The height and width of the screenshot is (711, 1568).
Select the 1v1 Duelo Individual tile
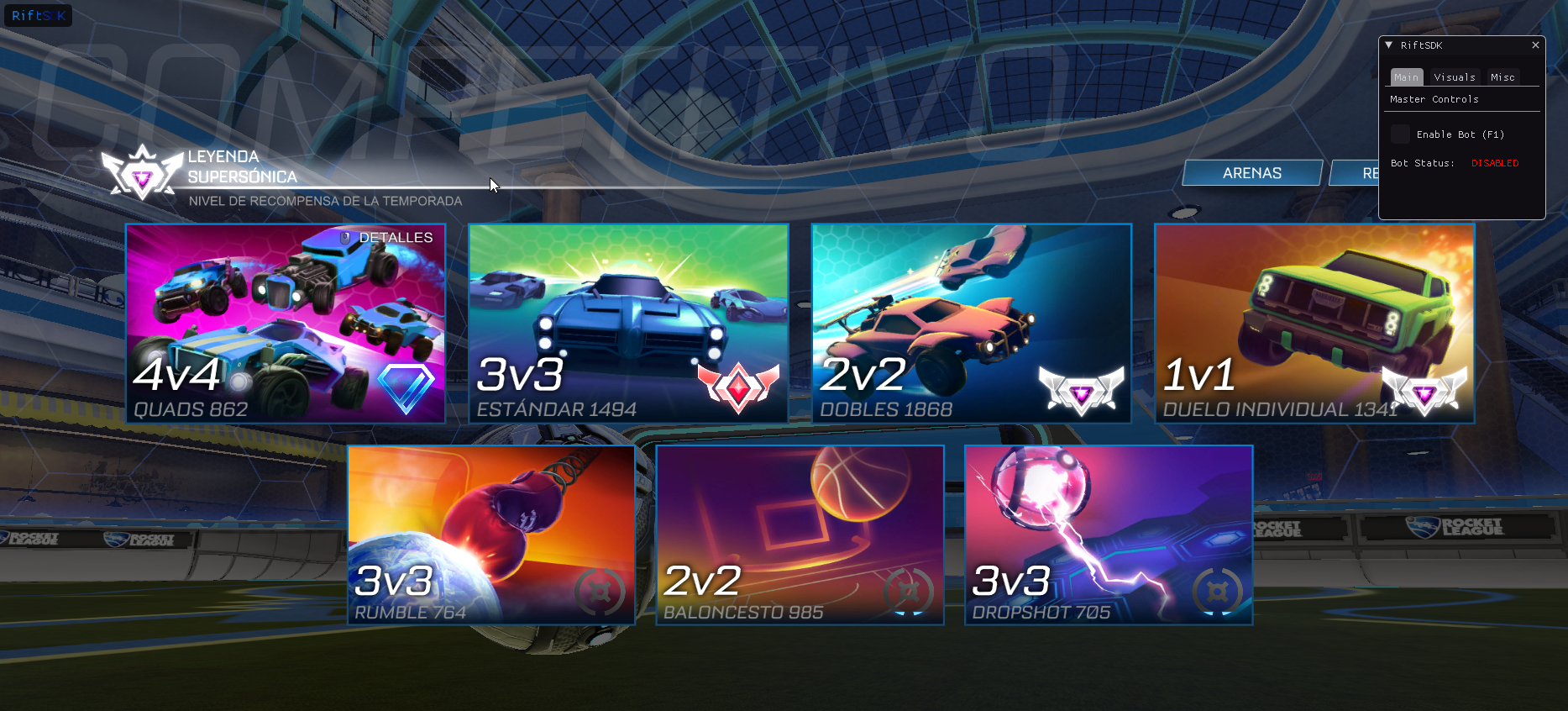click(x=1314, y=324)
